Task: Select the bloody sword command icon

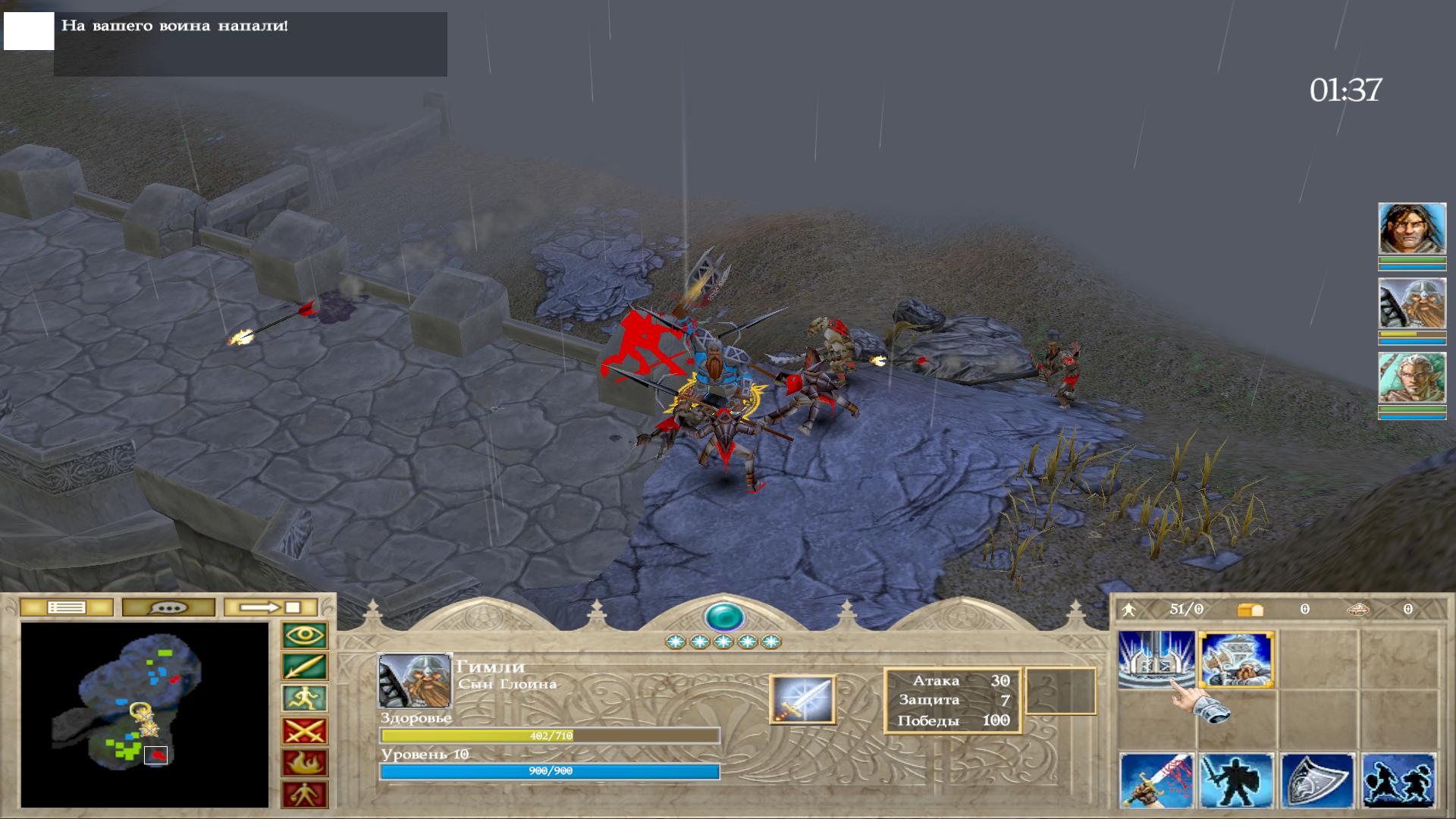Action: pos(1156,780)
